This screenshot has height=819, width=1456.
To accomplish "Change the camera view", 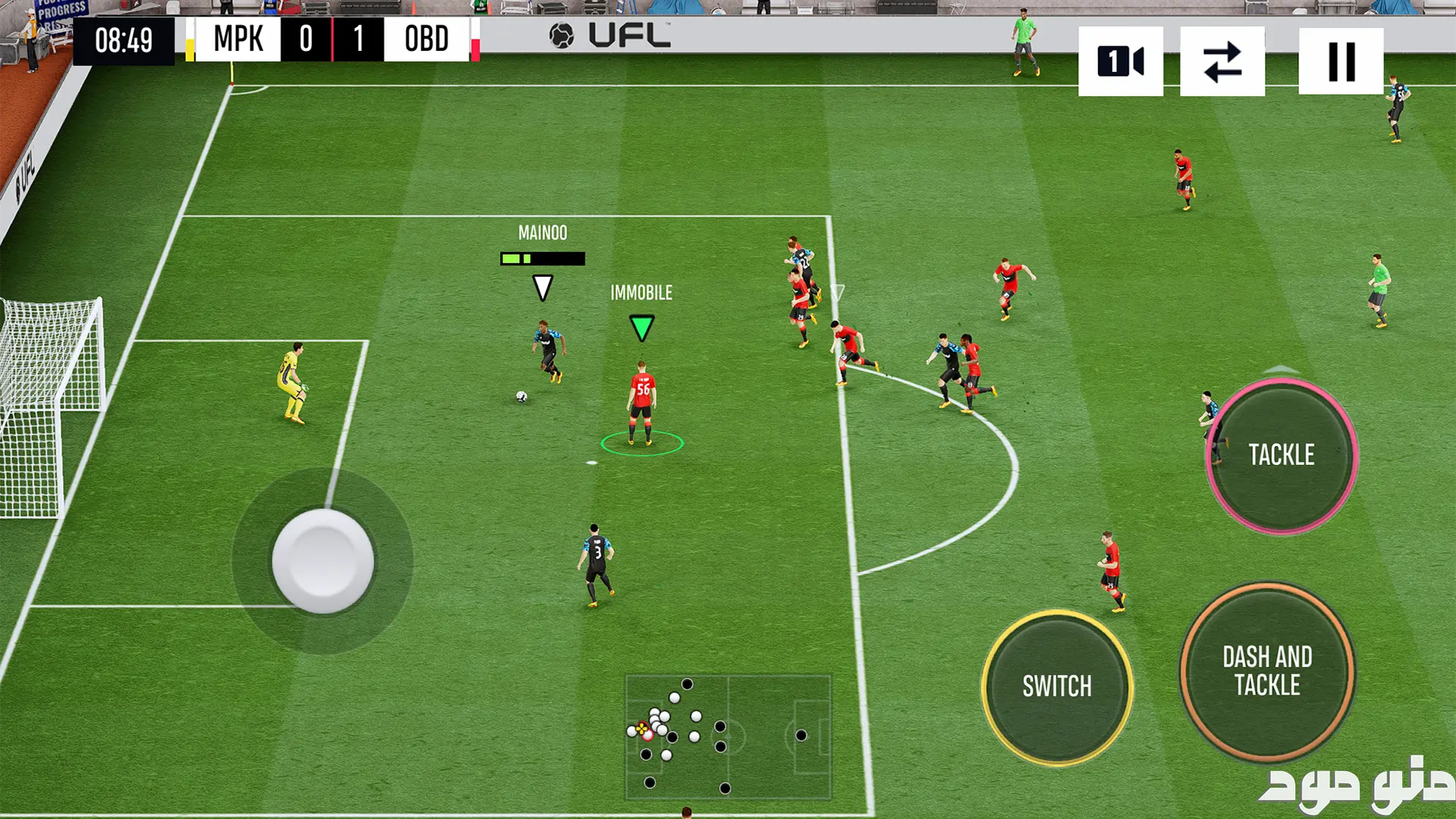I will [1120, 61].
